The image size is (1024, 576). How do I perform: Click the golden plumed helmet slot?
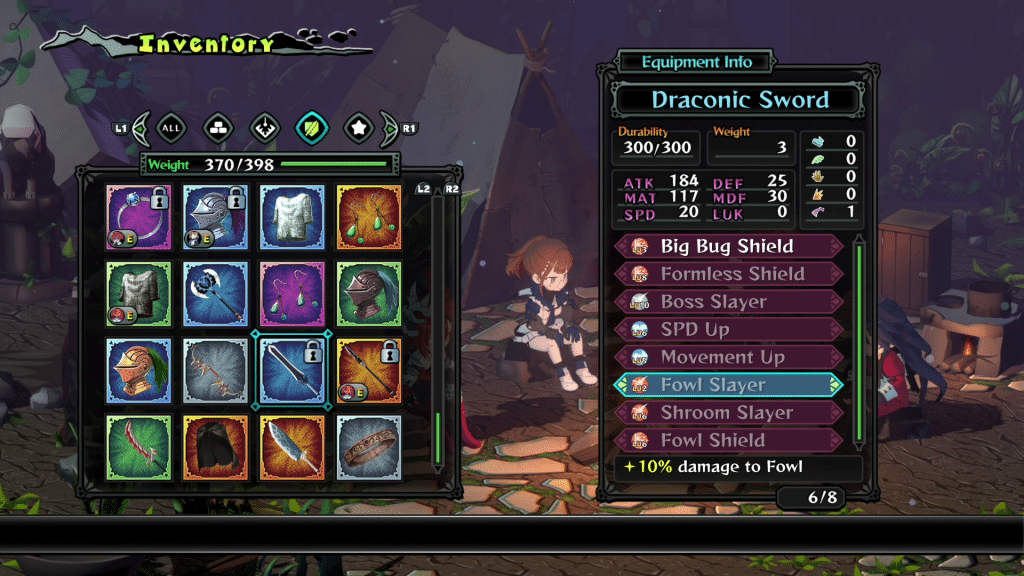(x=139, y=370)
